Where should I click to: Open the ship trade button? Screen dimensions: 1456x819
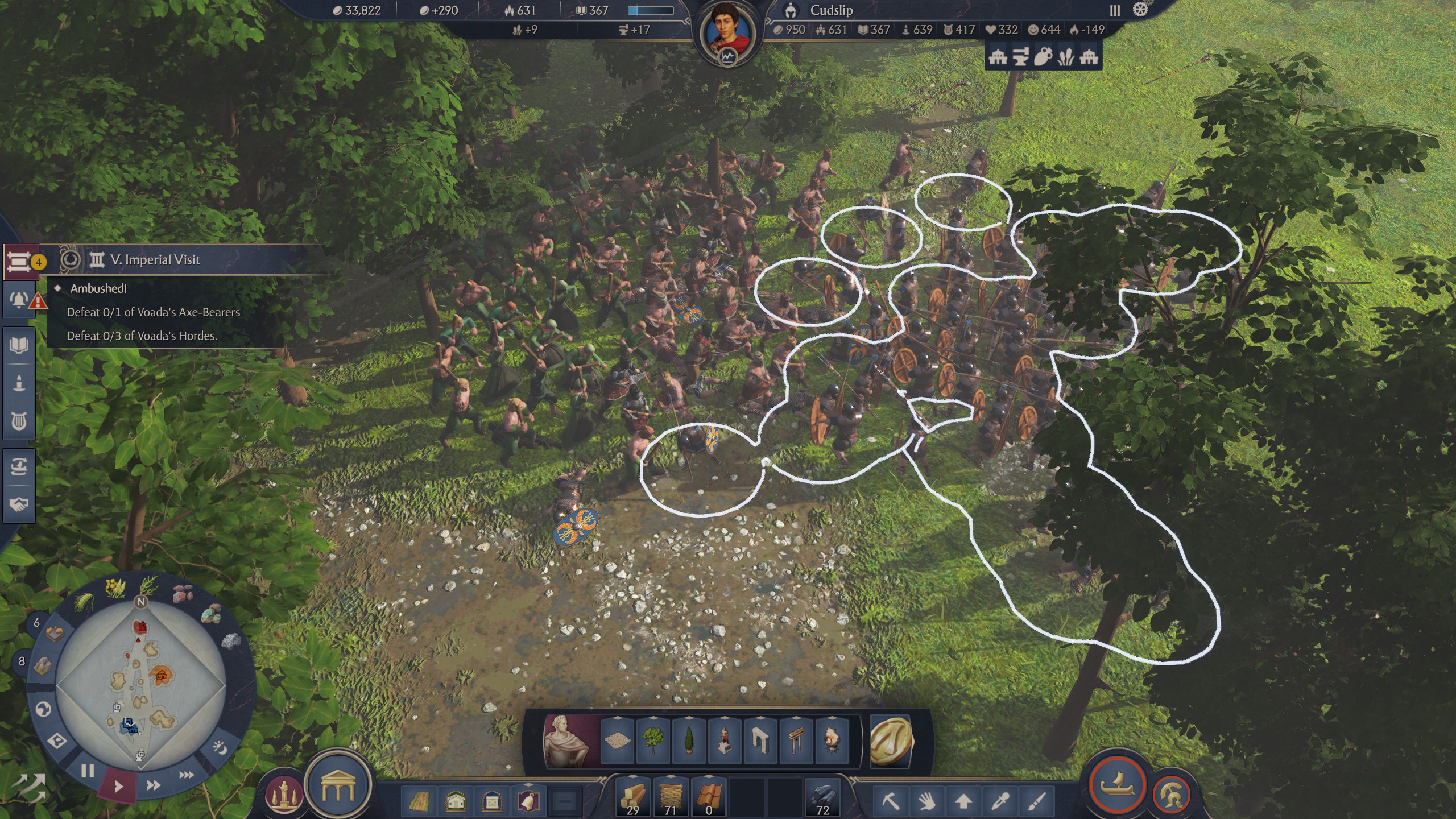(x=1117, y=785)
